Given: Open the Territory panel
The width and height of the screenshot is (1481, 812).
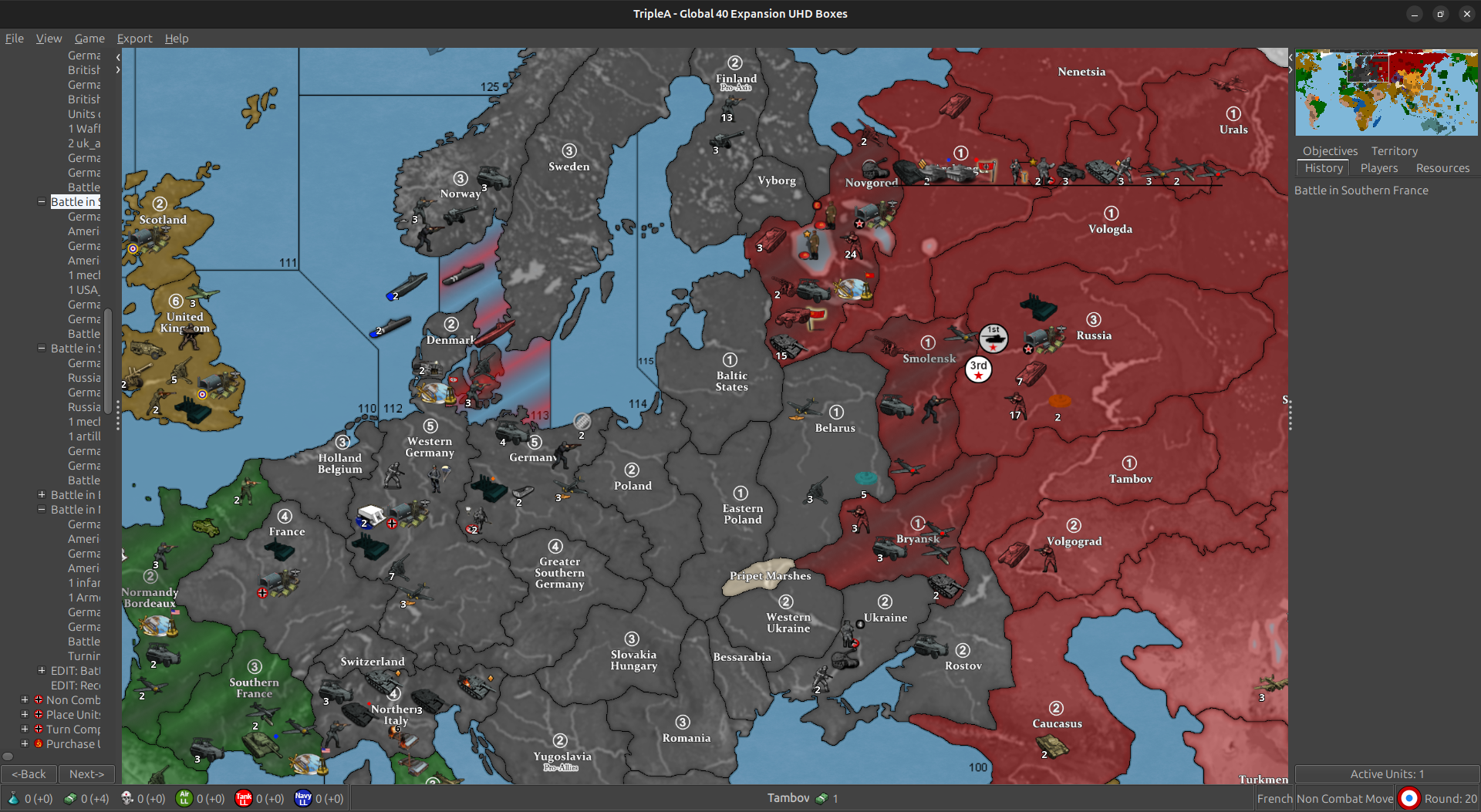Looking at the screenshot, I should point(1394,151).
